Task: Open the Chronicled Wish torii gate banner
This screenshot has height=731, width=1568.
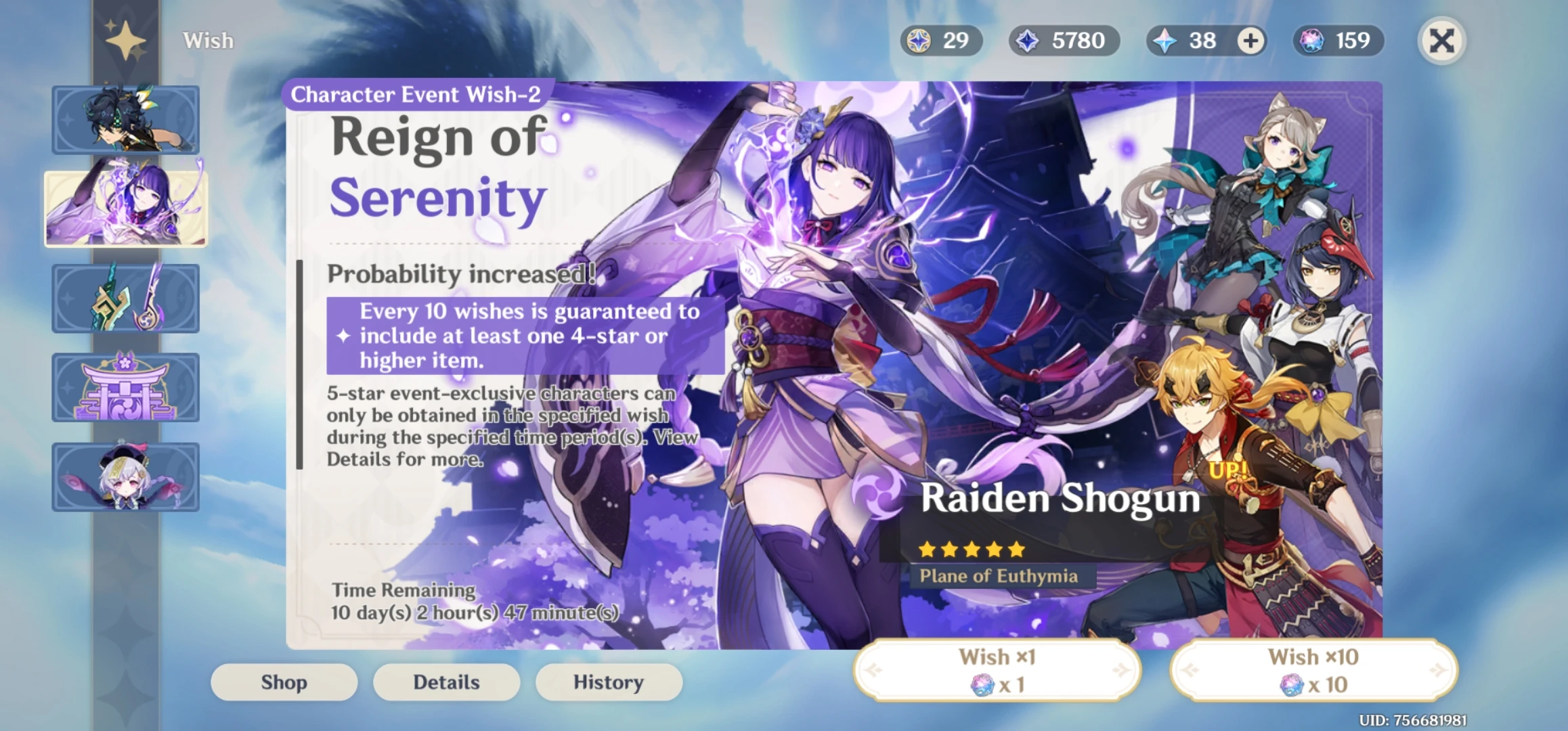Action: [x=126, y=387]
